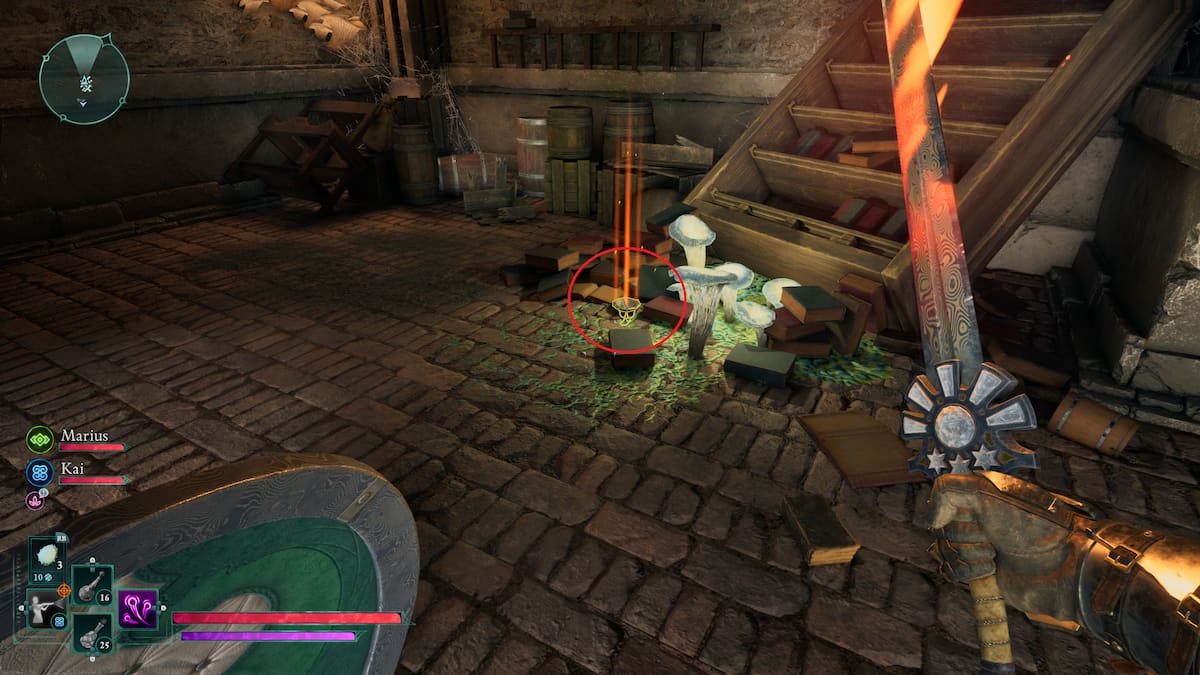Use the potion flask with count 16
The height and width of the screenshot is (675, 1200).
coord(92,585)
